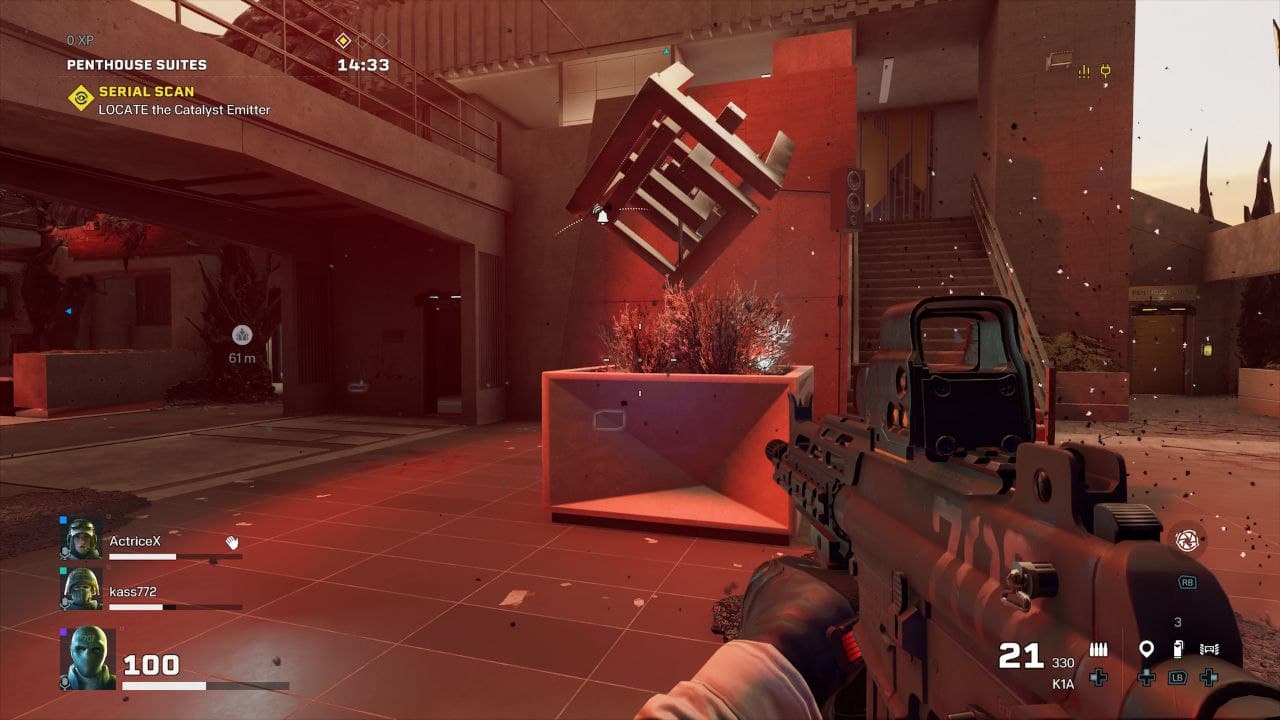Select the Serial Scan objective icon
The image size is (1280, 720).
(x=80, y=98)
